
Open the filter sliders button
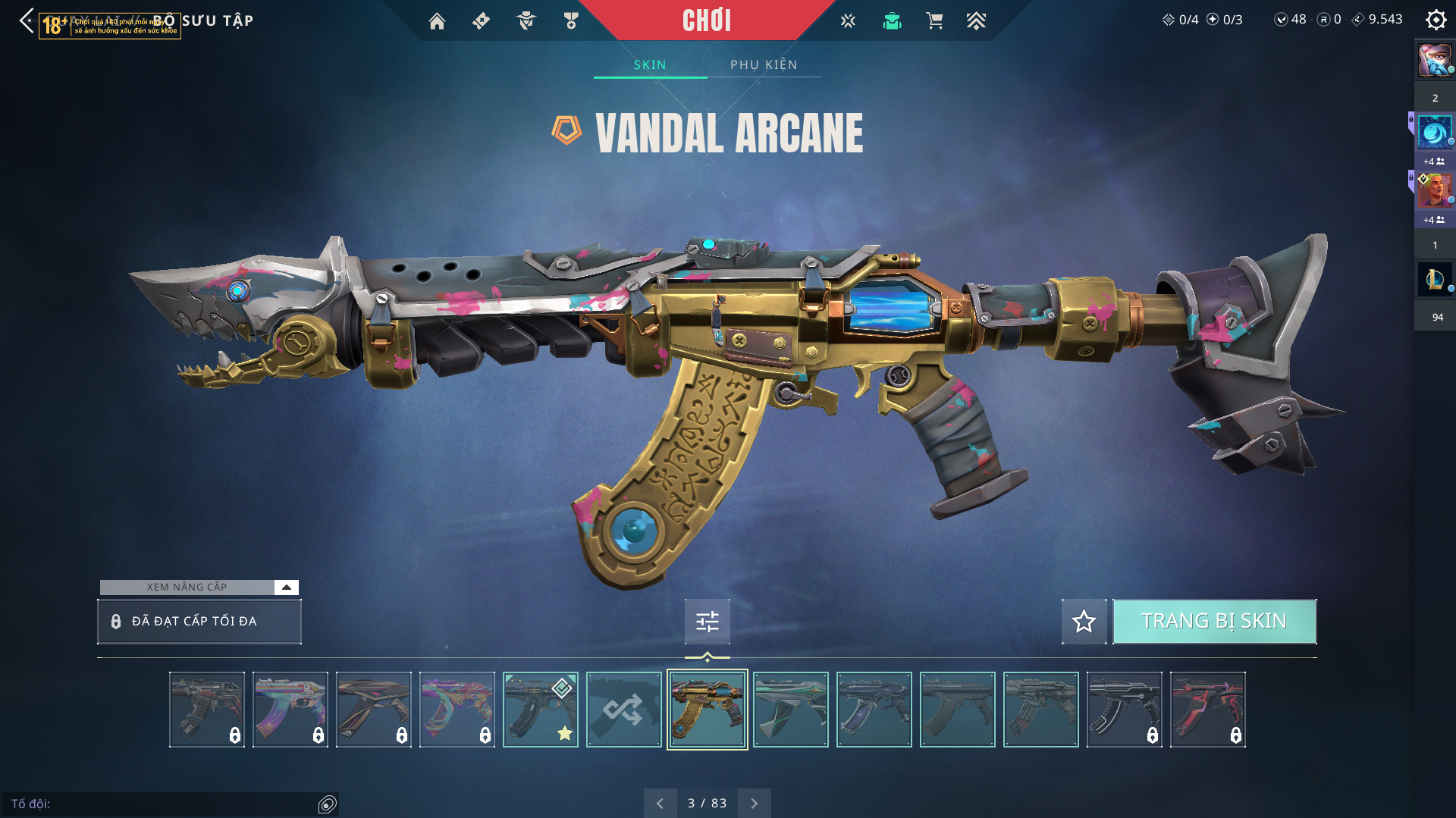[x=707, y=622]
